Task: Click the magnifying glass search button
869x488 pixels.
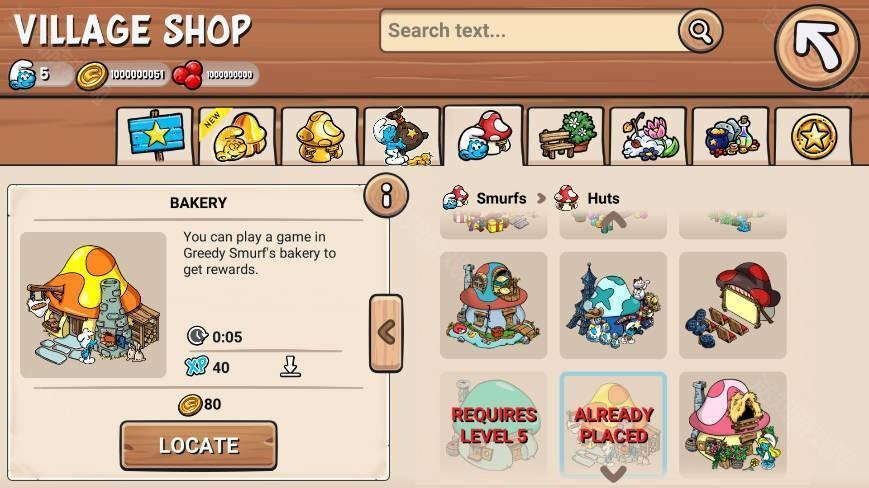Action: (x=699, y=31)
